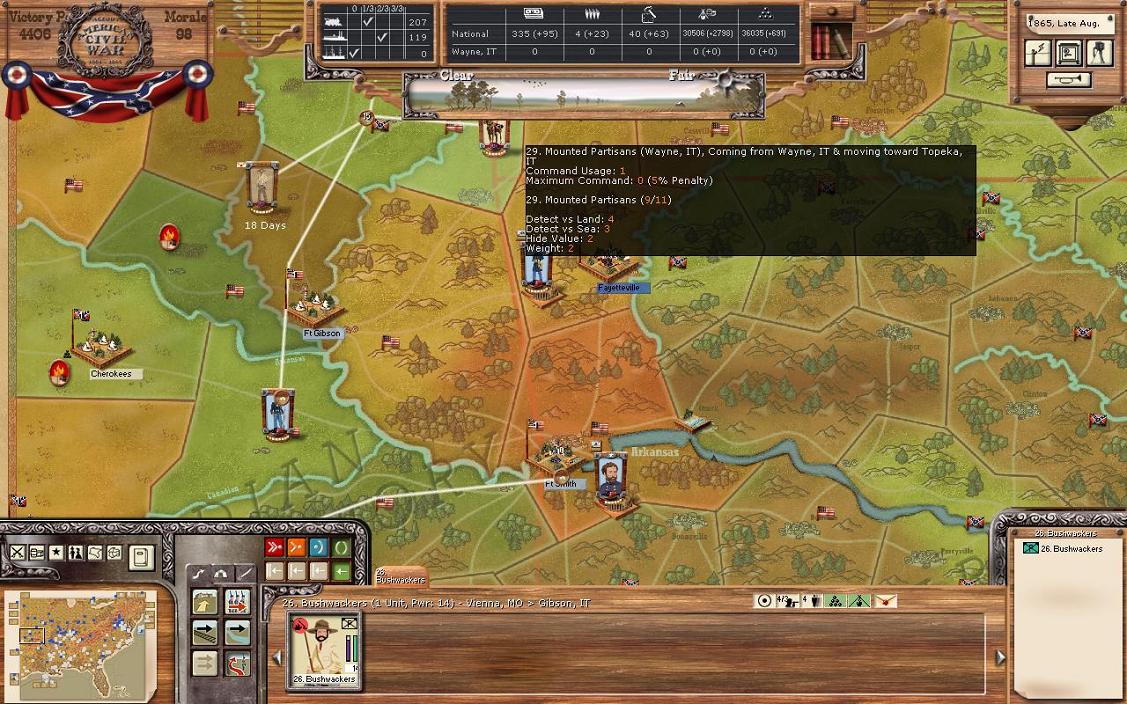Image resolution: width=1127 pixels, height=704 pixels.
Task: Select the 26. Bushwackers tab above unit panel
Action: point(400,576)
